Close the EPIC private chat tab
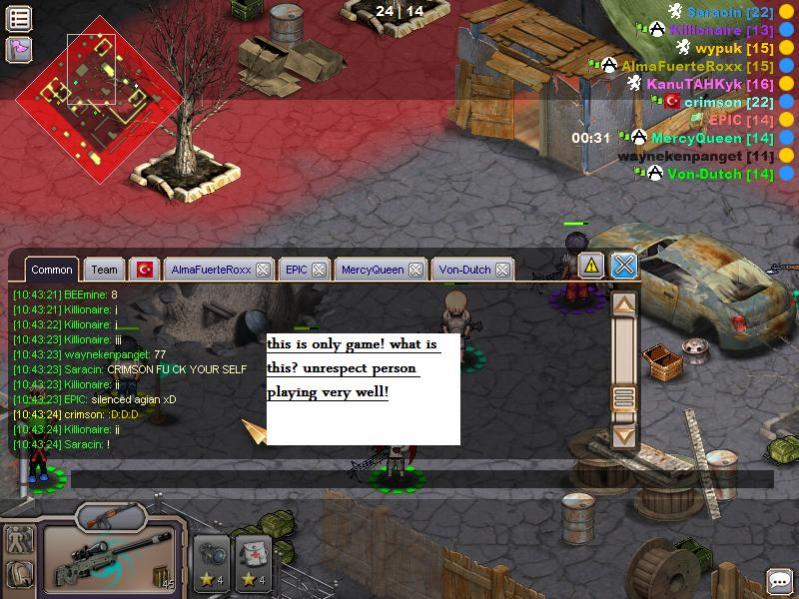Image resolution: width=799 pixels, height=599 pixels. [318, 269]
